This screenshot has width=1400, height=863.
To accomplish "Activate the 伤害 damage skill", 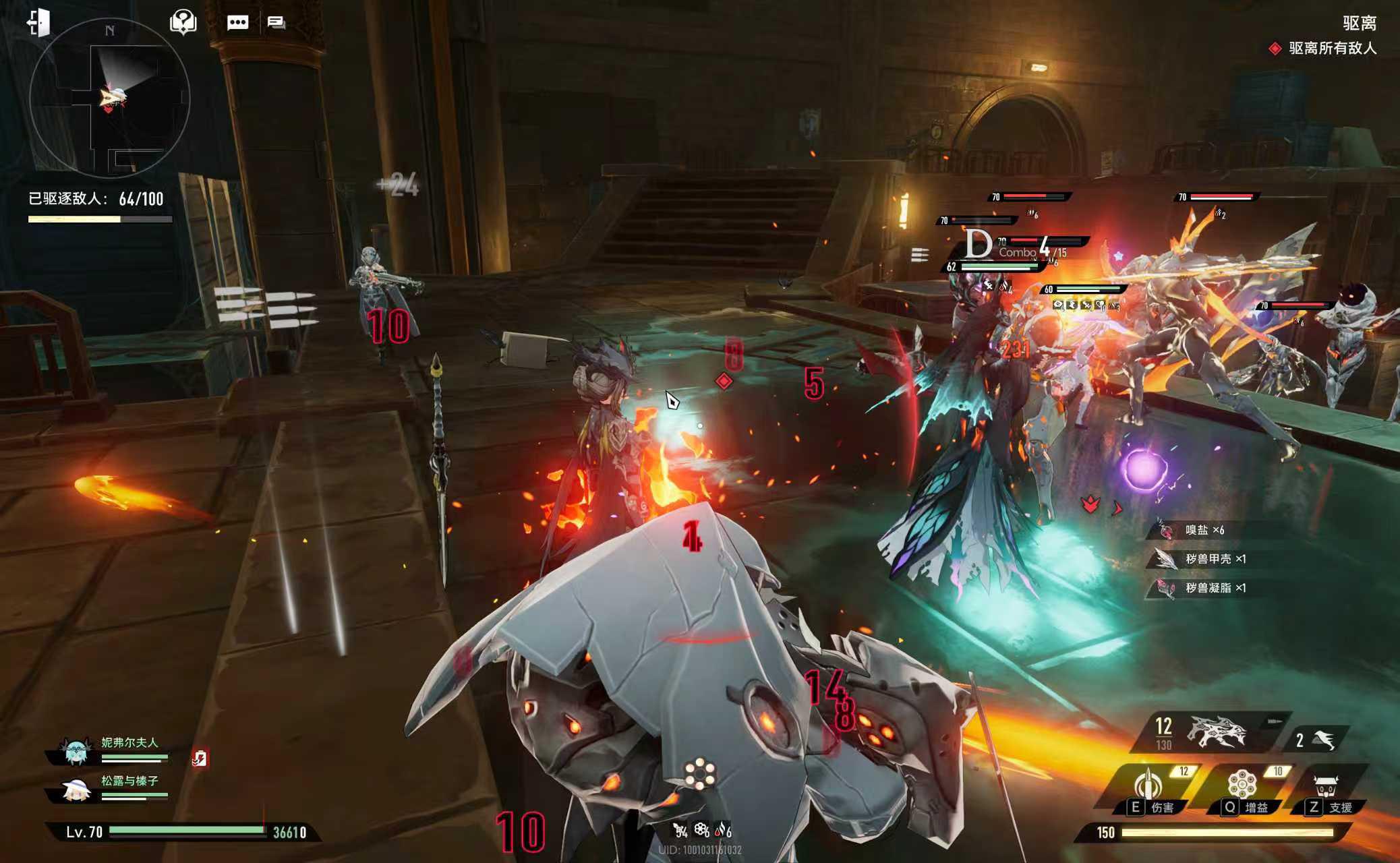I will coord(1149,790).
